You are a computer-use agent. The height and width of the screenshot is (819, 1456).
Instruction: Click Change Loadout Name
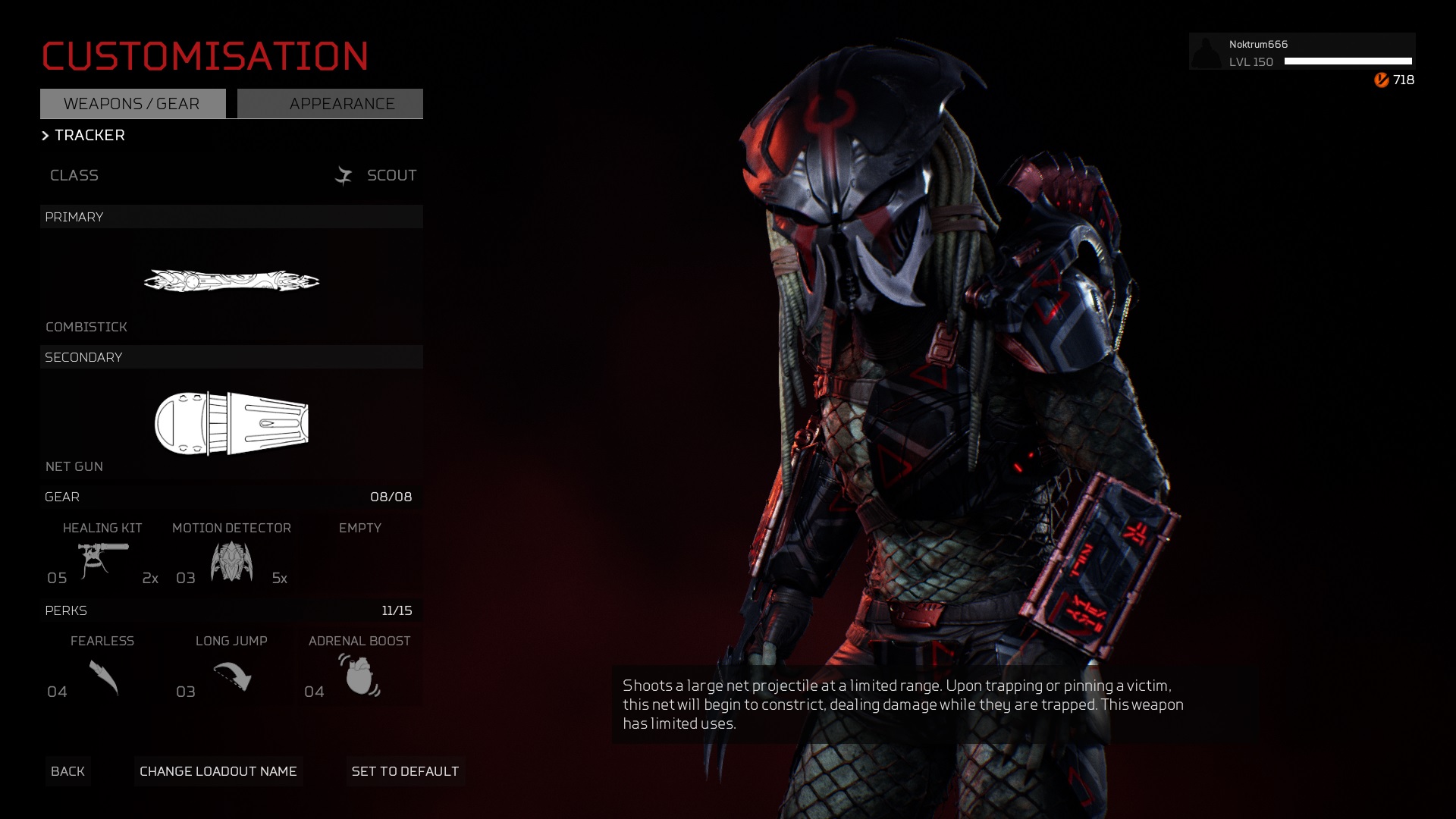218,771
